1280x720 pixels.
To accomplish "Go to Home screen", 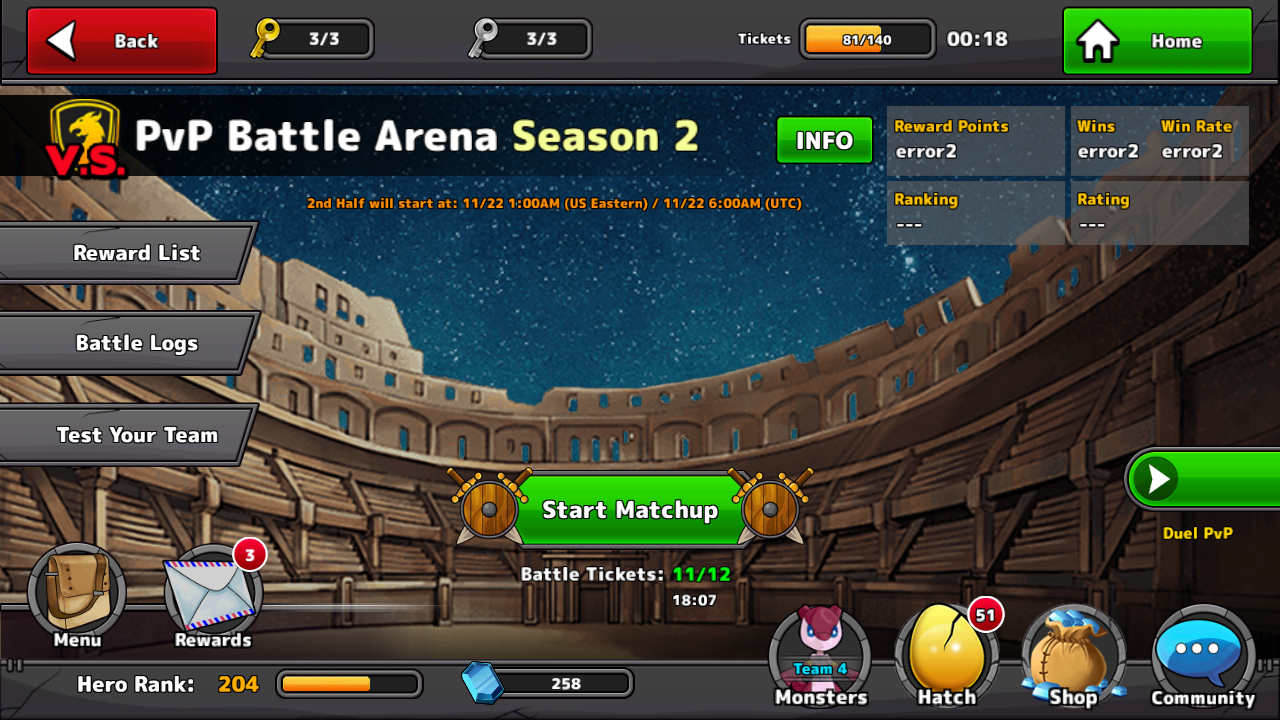I will (1156, 40).
